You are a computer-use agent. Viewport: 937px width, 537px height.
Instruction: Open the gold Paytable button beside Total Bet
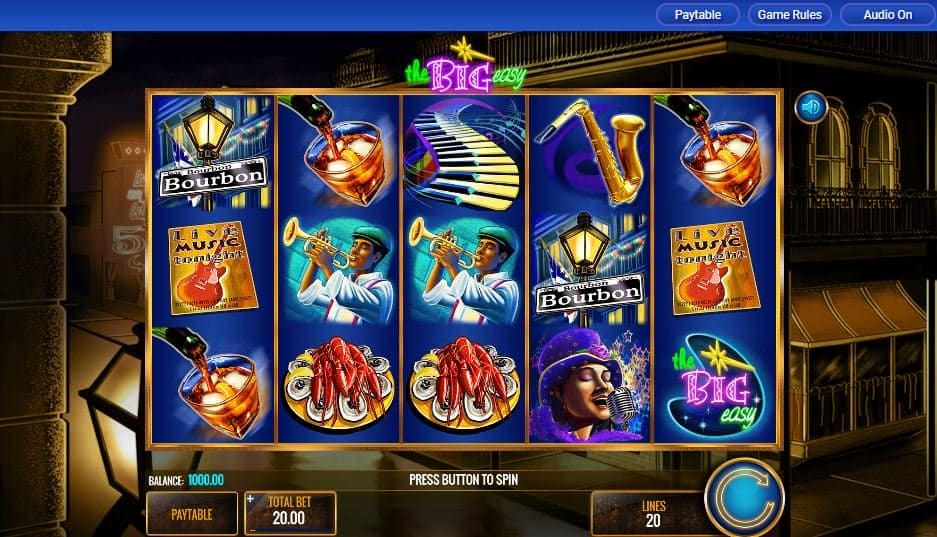[192, 514]
